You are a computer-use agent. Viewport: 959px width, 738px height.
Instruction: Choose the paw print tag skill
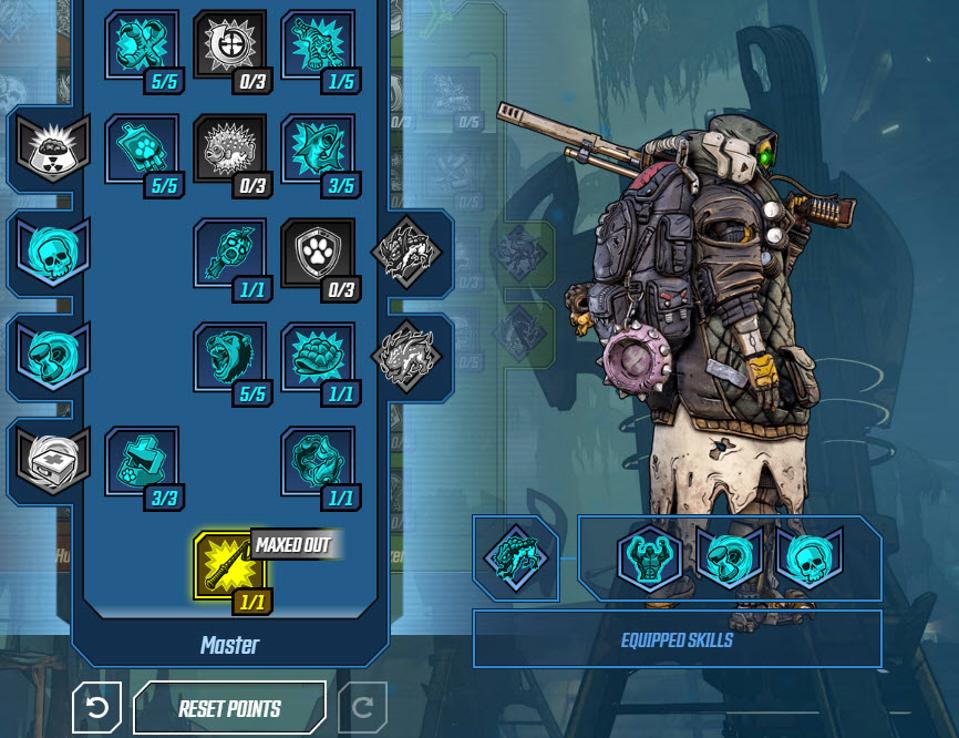tap(141, 150)
